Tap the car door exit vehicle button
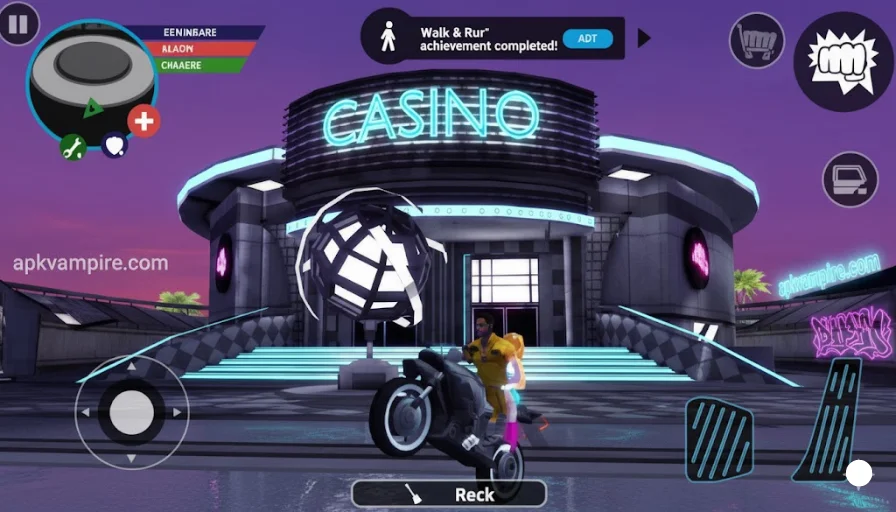The height and width of the screenshot is (512, 896). pos(850,180)
